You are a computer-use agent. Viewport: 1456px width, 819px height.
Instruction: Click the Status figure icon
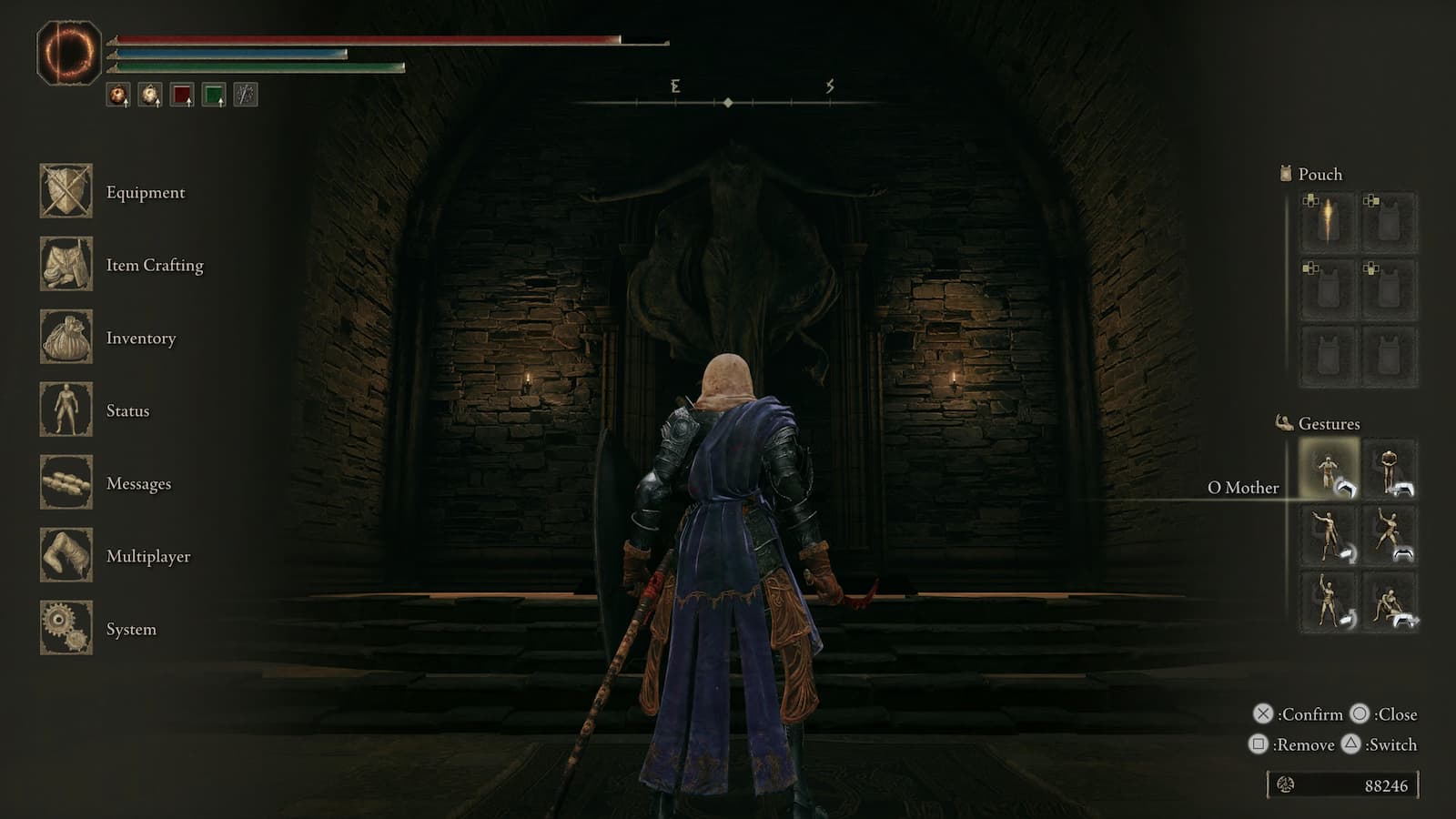pos(66,410)
